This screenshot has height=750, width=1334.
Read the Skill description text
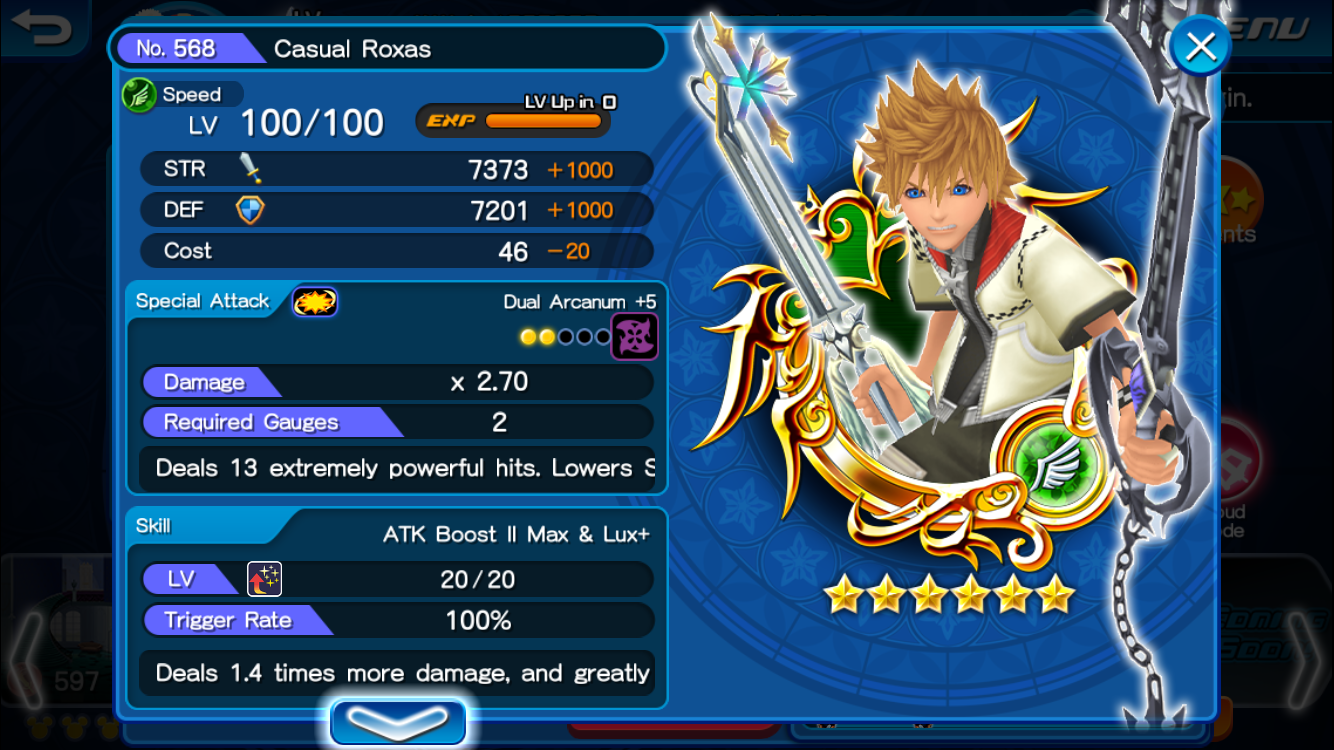coord(404,673)
